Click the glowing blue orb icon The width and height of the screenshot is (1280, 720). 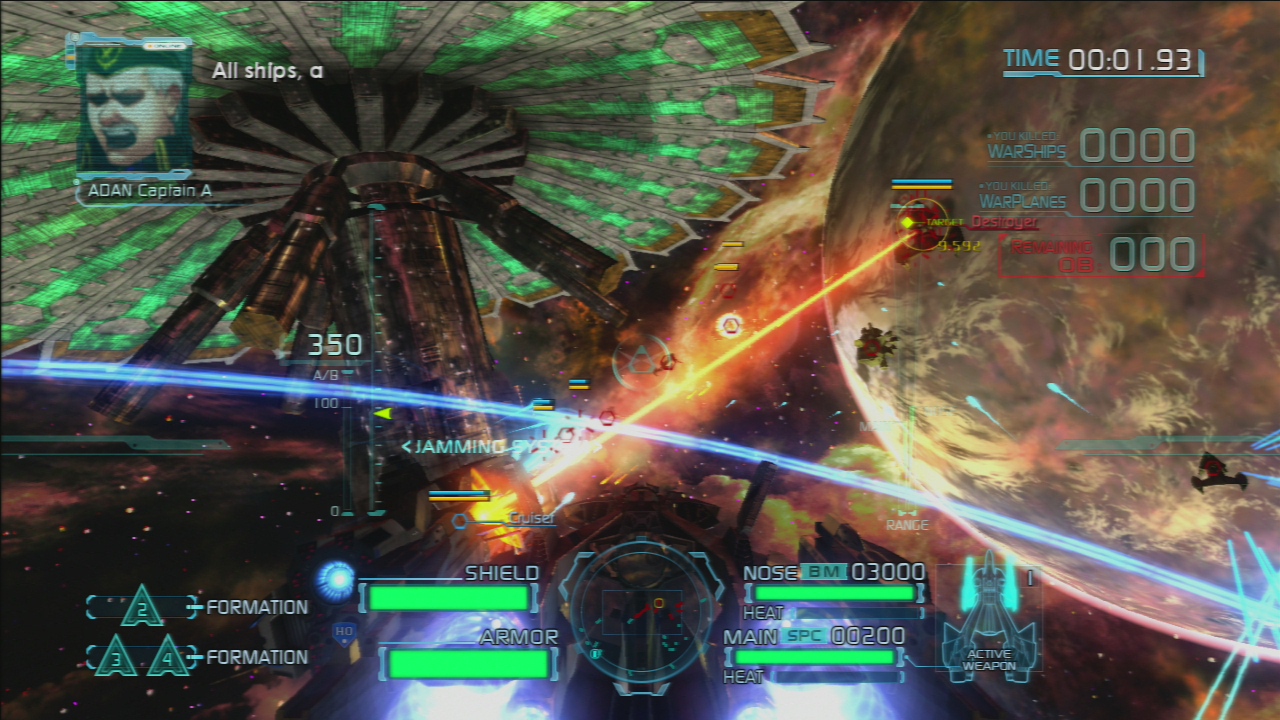point(336,578)
